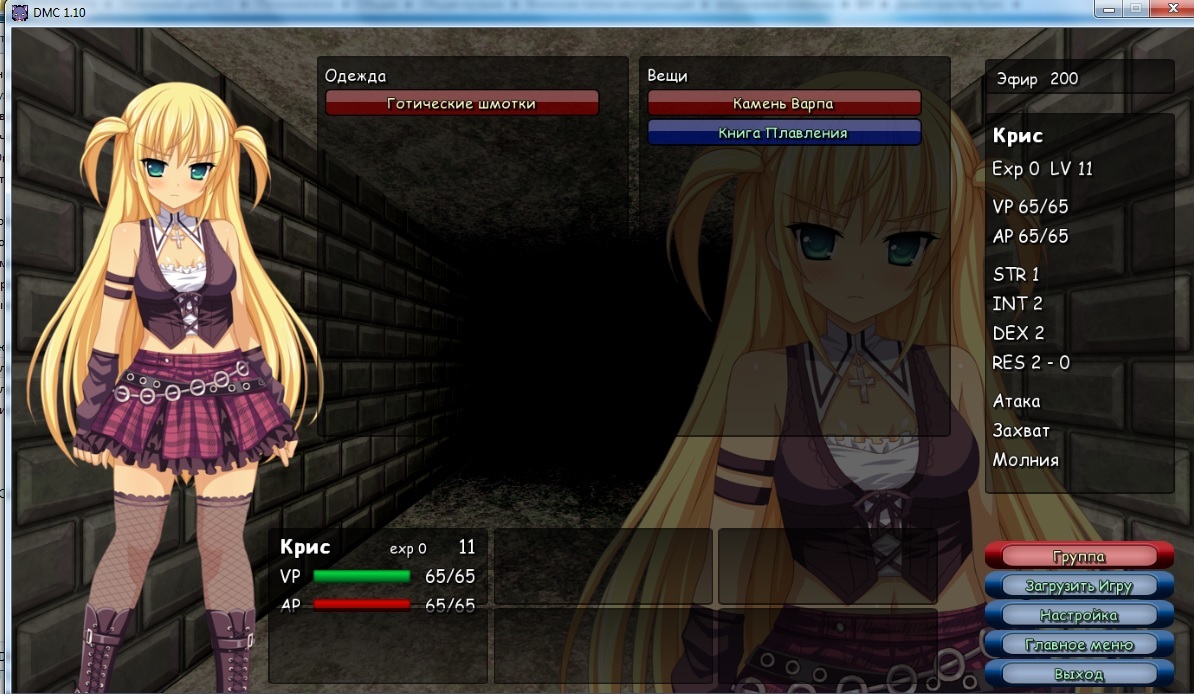Choose Выход to exit the game

pos(1078,674)
